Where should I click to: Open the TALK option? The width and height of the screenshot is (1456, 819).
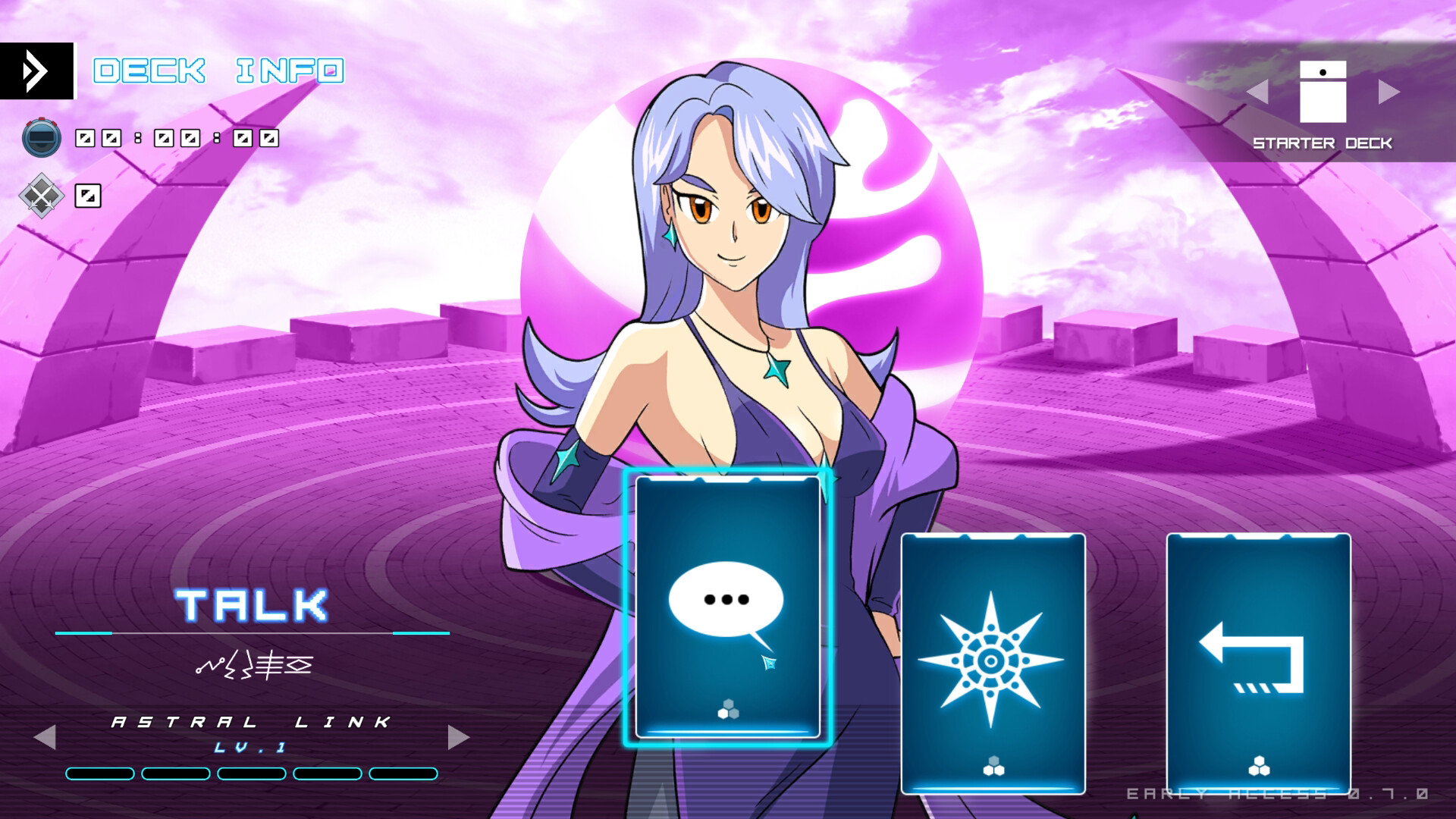click(x=253, y=603)
